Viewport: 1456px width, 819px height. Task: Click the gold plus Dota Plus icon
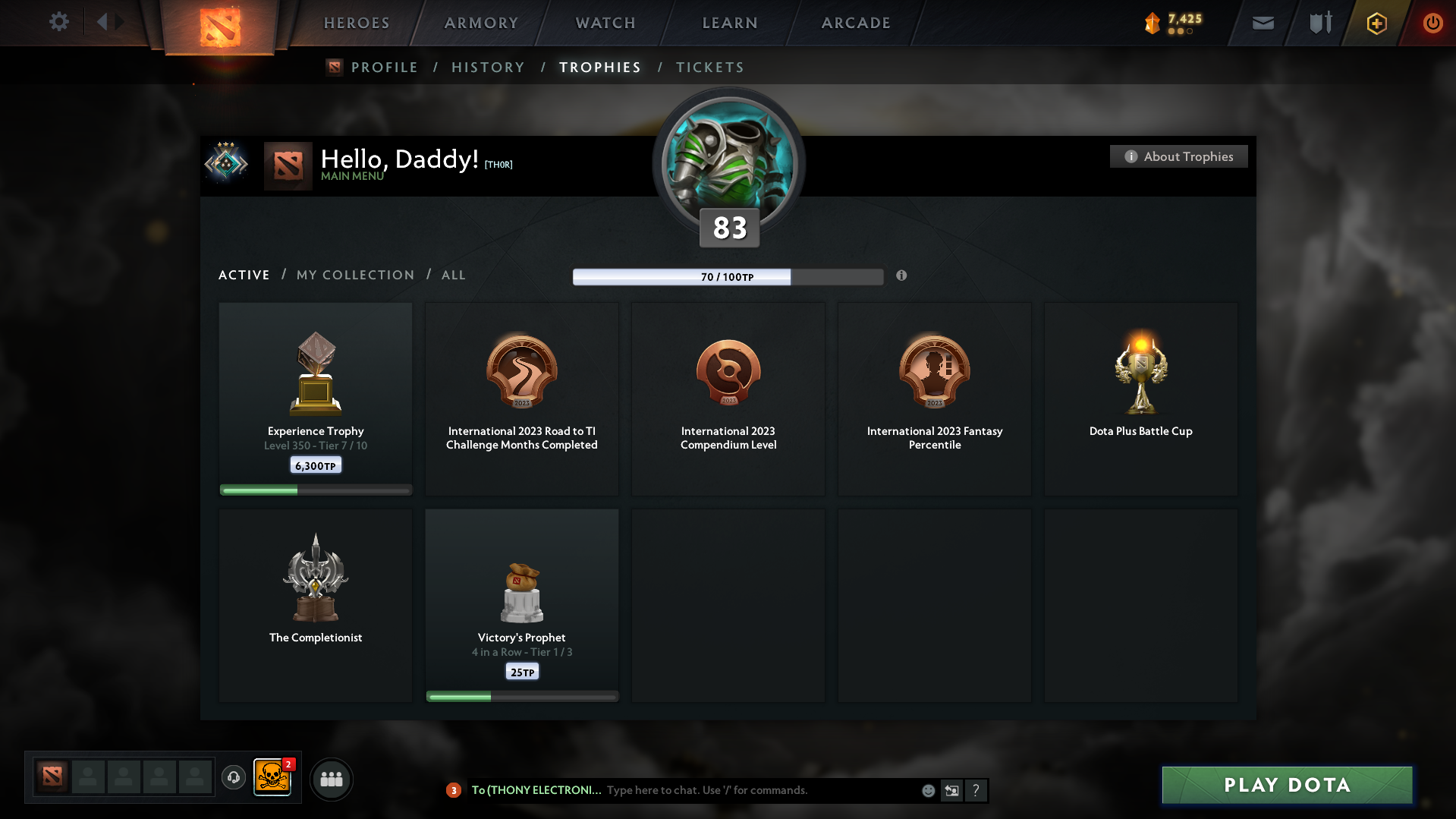pos(1376,23)
